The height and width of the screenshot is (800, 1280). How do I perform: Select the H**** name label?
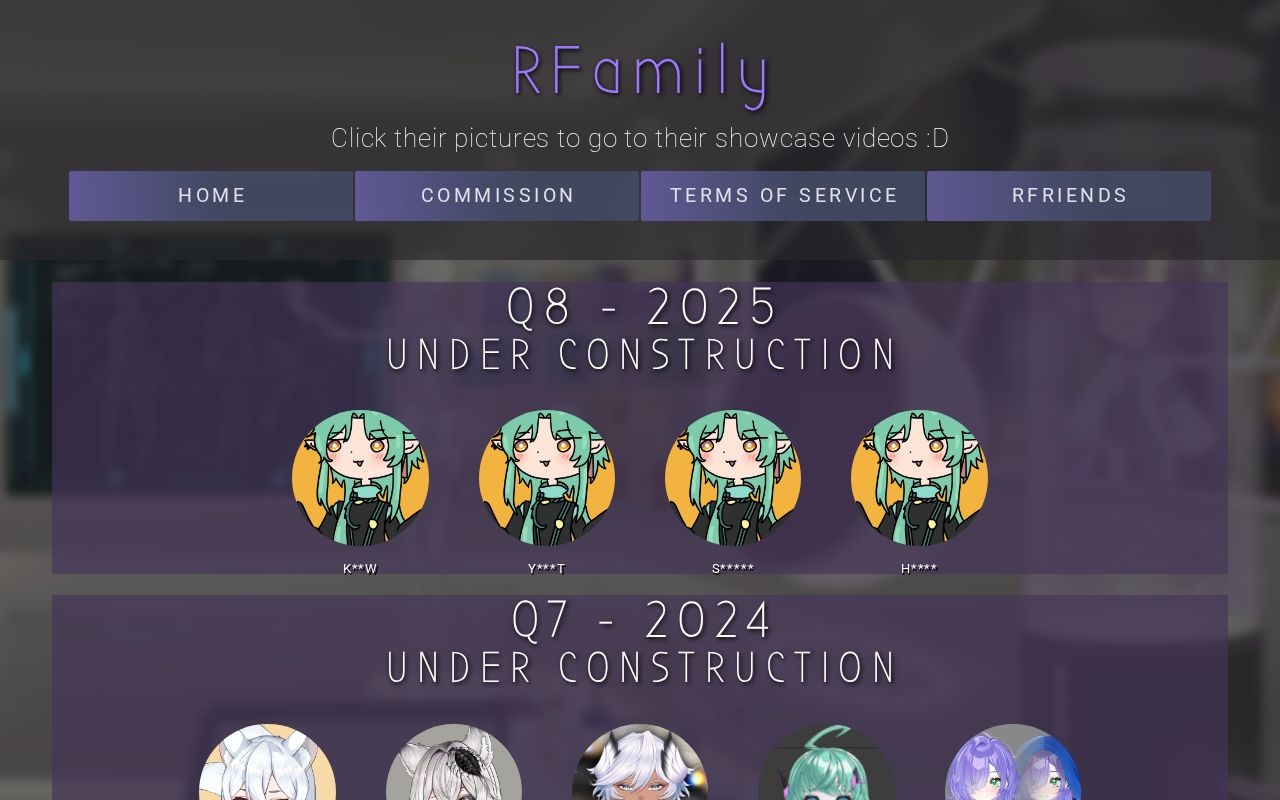pos(919,568)
